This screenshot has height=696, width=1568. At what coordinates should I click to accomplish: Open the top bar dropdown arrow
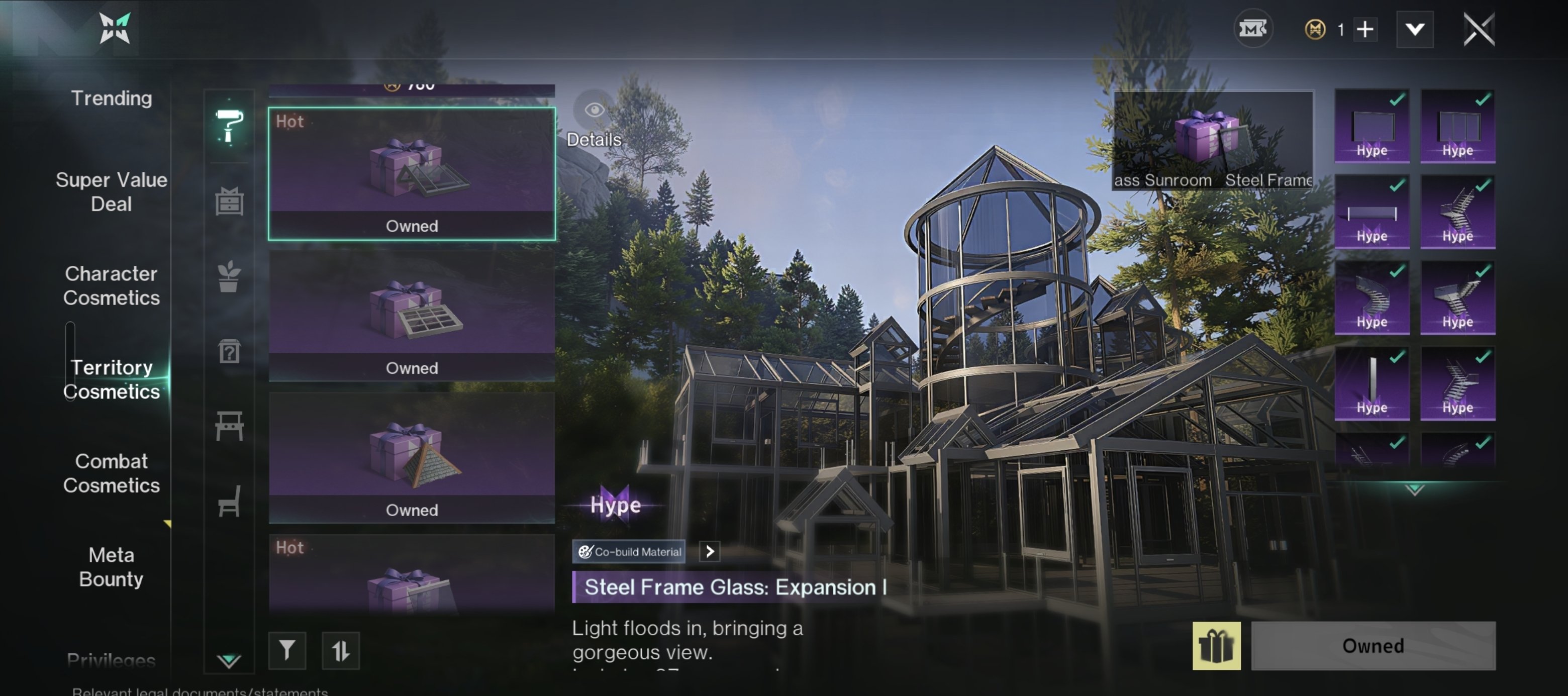coord(1415,29)
